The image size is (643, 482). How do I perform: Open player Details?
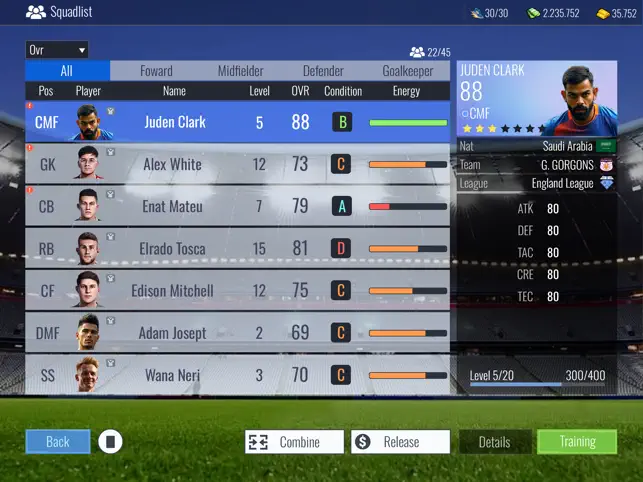point(494,442)
